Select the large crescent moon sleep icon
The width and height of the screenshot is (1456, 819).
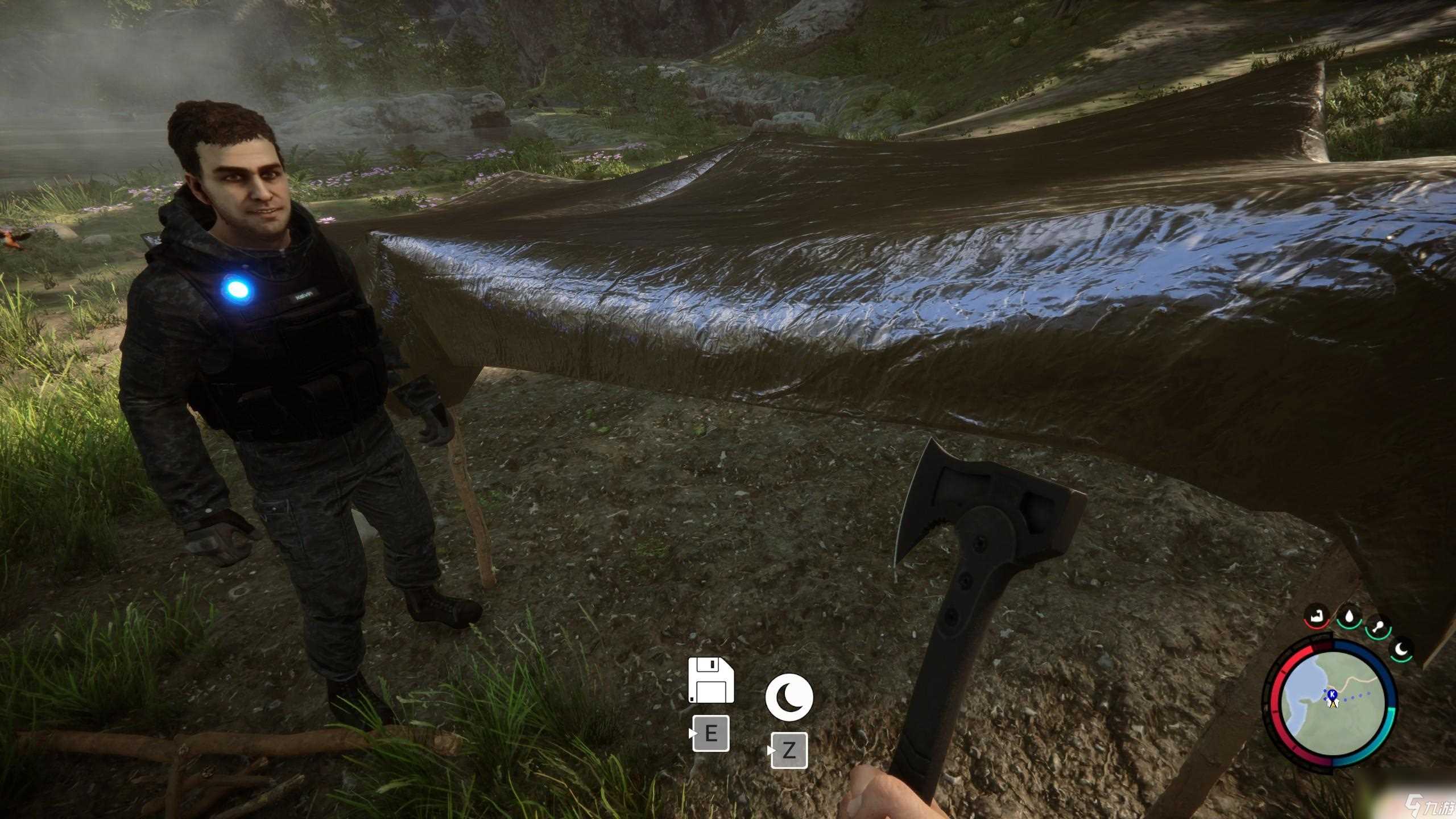pyautogui.click(x=789, y=697)
